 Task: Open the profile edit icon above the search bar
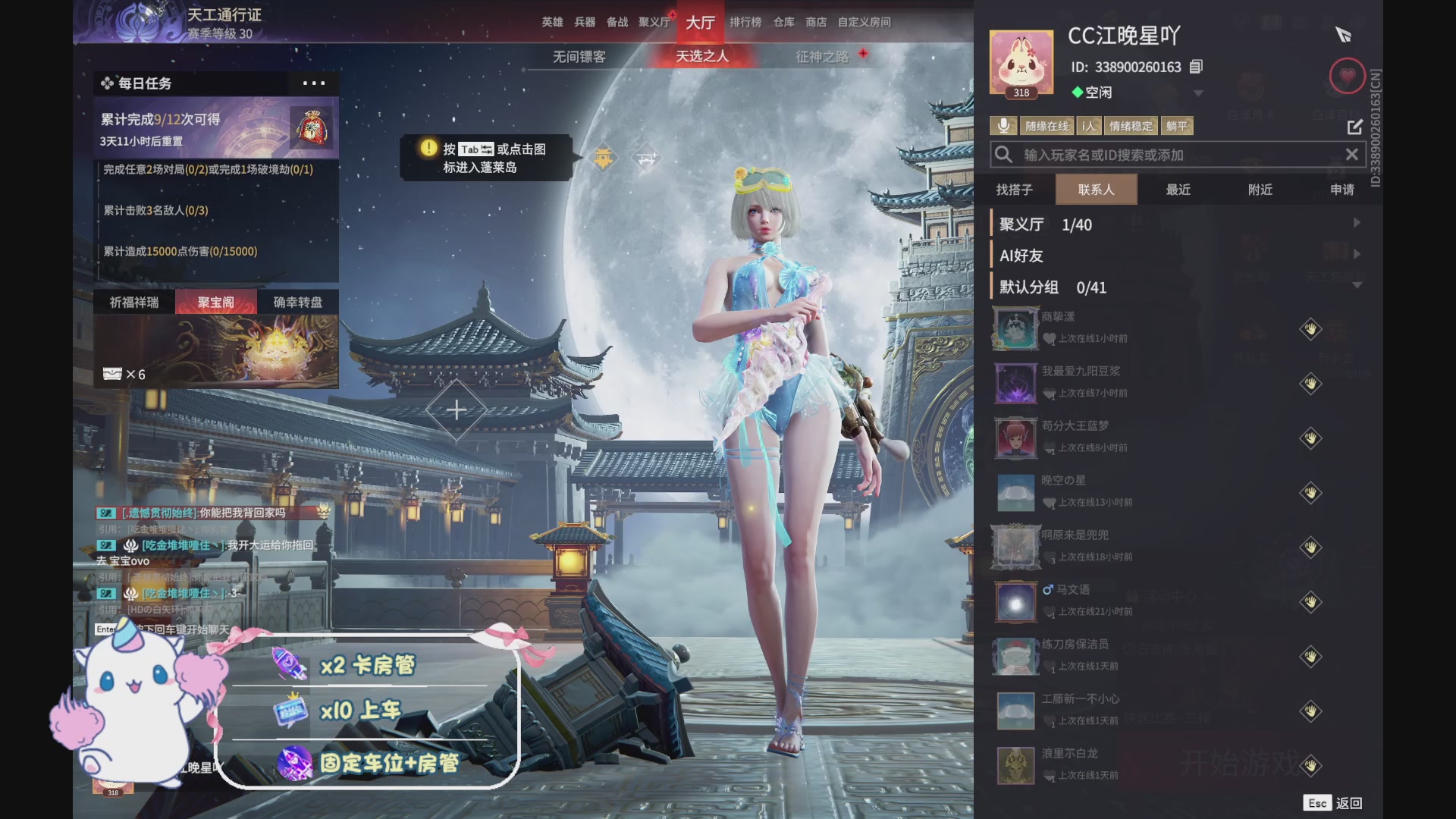pos(1354,127)
